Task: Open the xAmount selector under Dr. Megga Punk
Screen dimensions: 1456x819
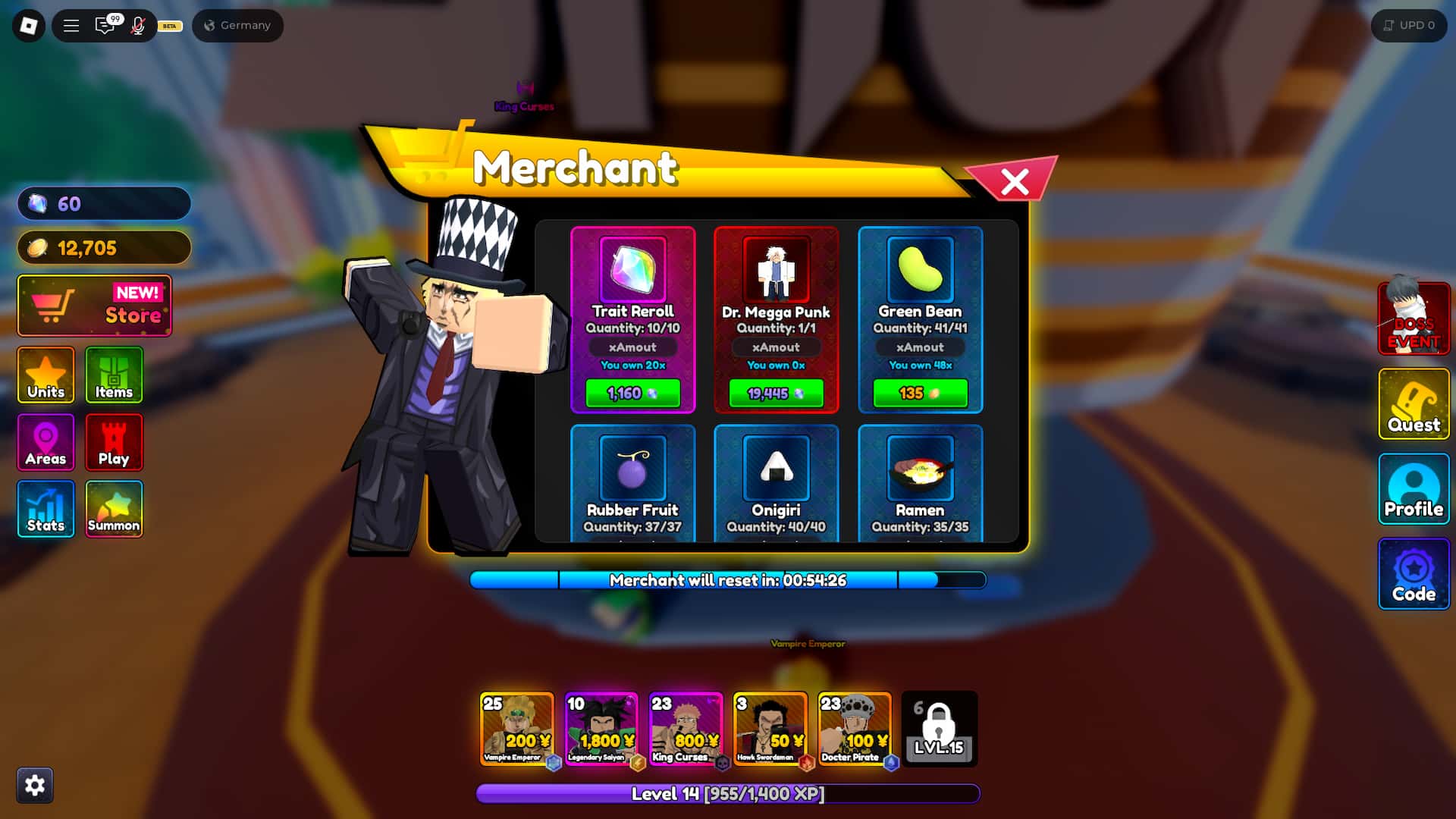Action: point(776,347)
